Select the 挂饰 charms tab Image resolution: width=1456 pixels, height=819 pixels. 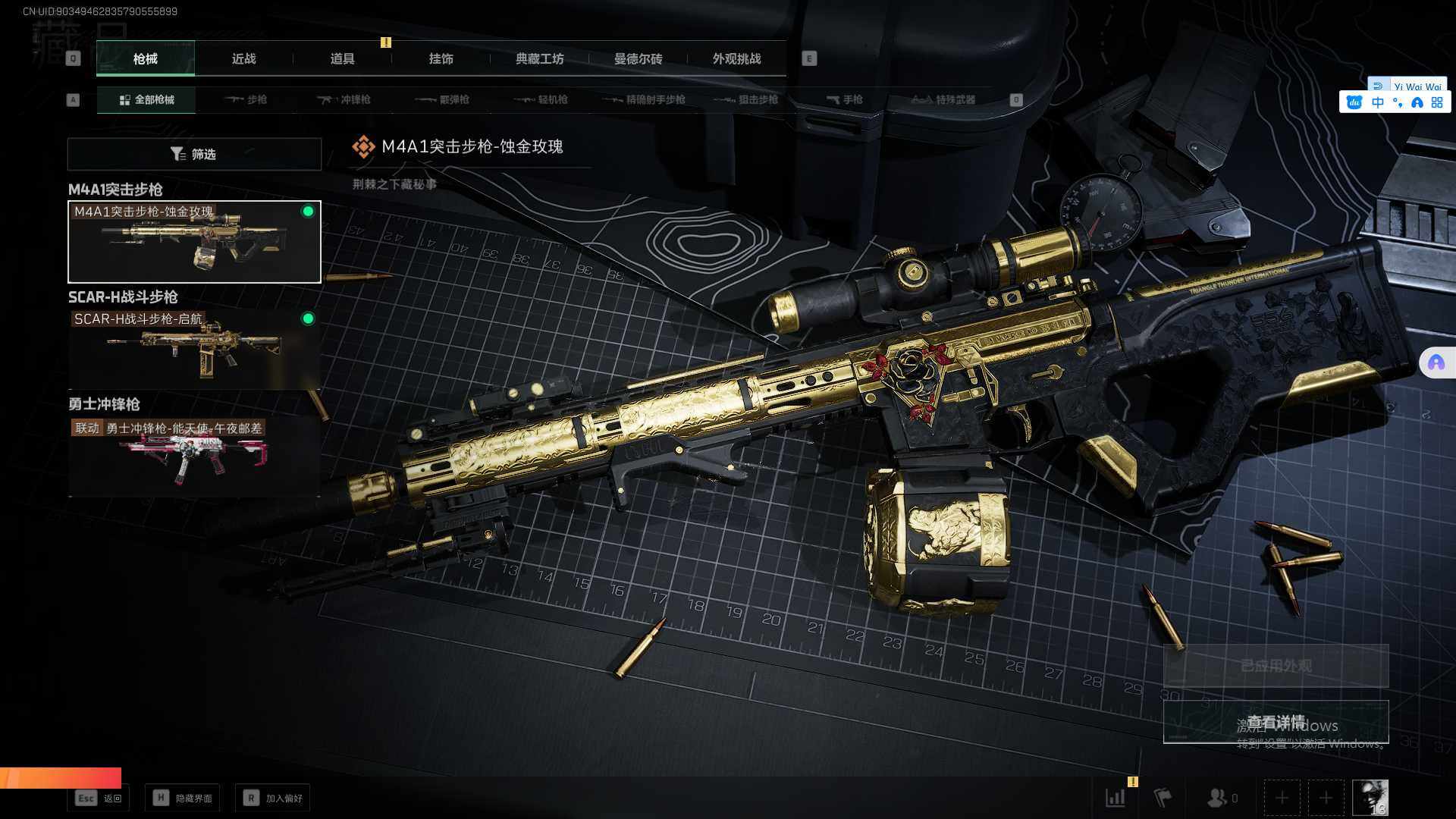click(x=441, y=59)
